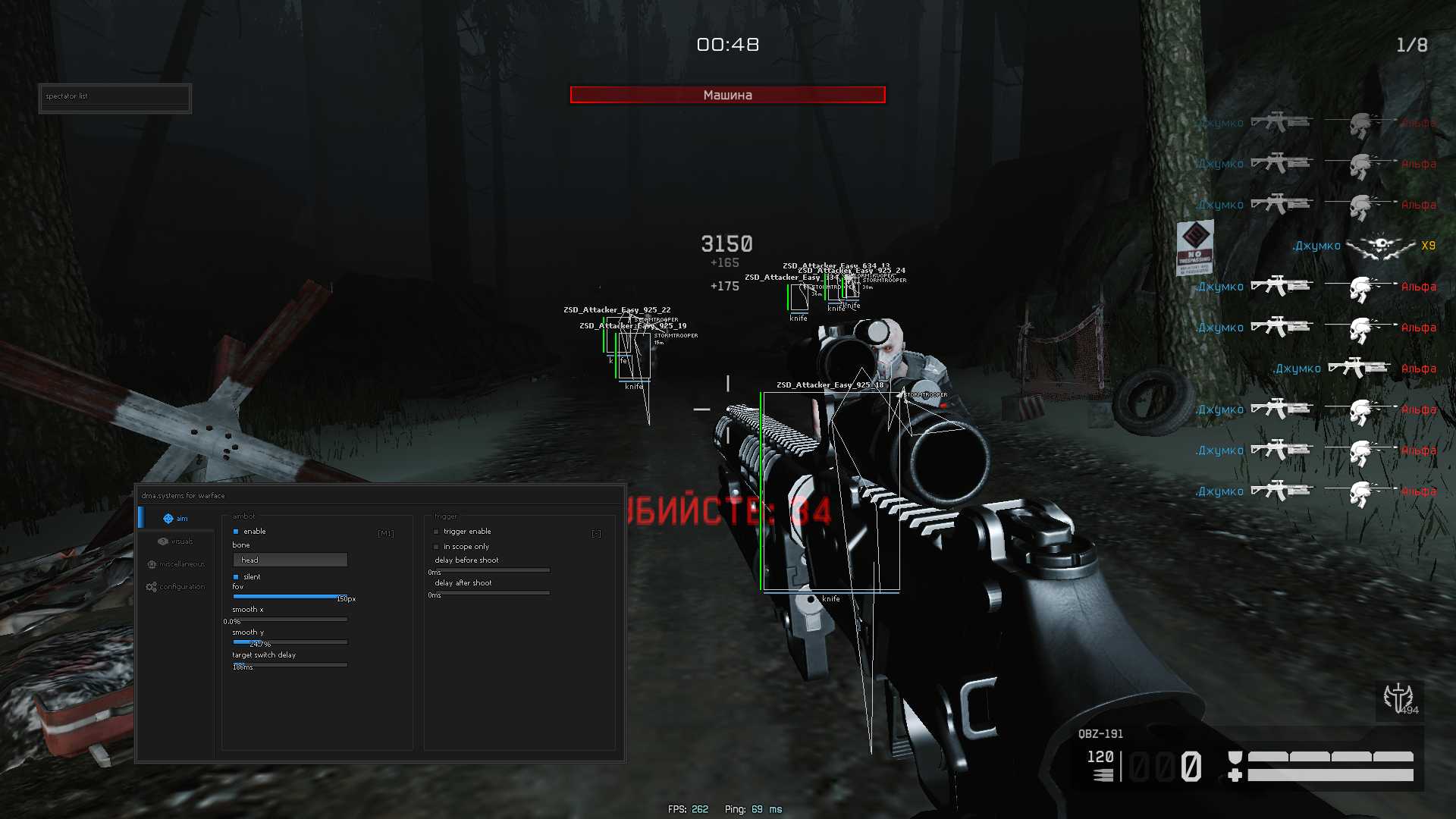Click the gears icon next to configuration
Viewport: 1456px width, 819px height.
pyautogui.click(x=152, y=586)
